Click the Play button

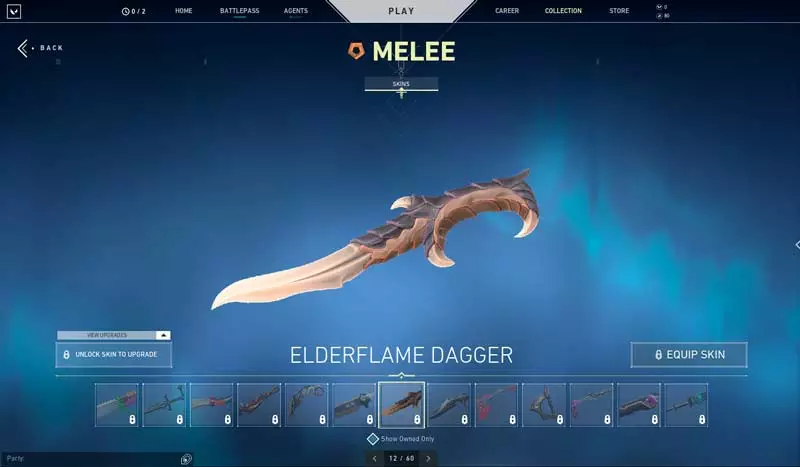(400, 11)
